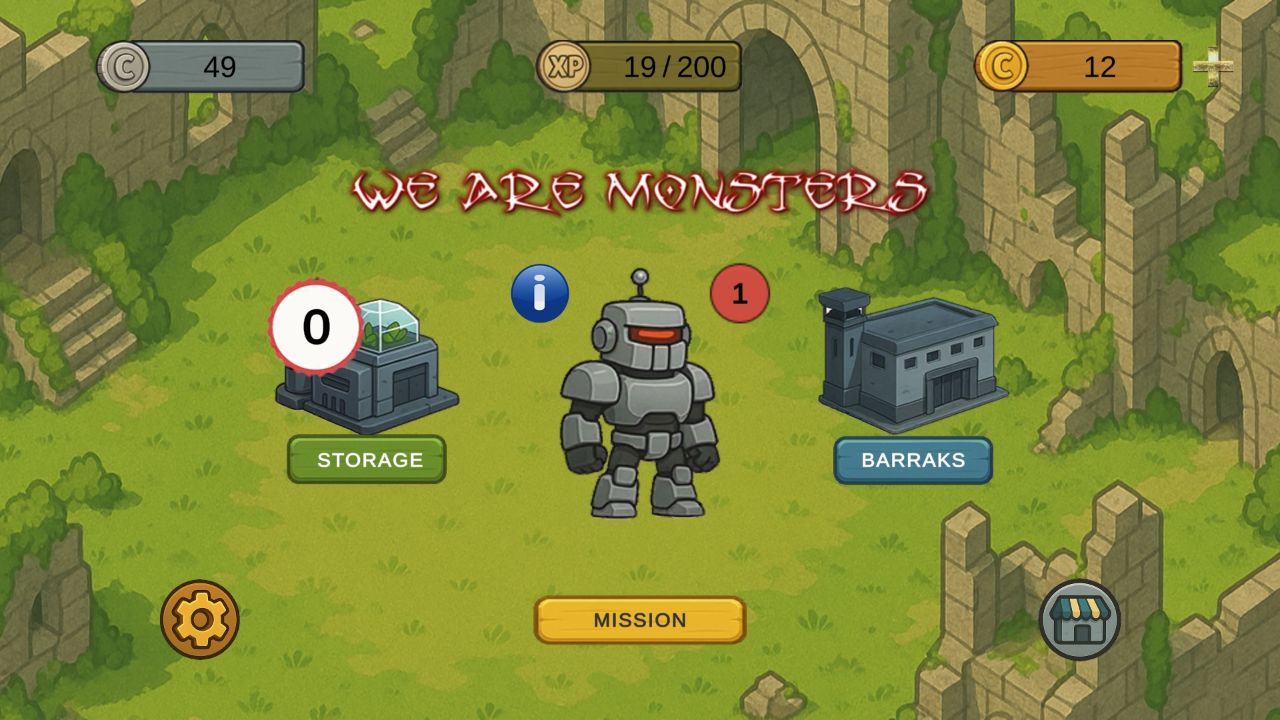Click the gold coin counter showing 12

(x=1100, y=66)
